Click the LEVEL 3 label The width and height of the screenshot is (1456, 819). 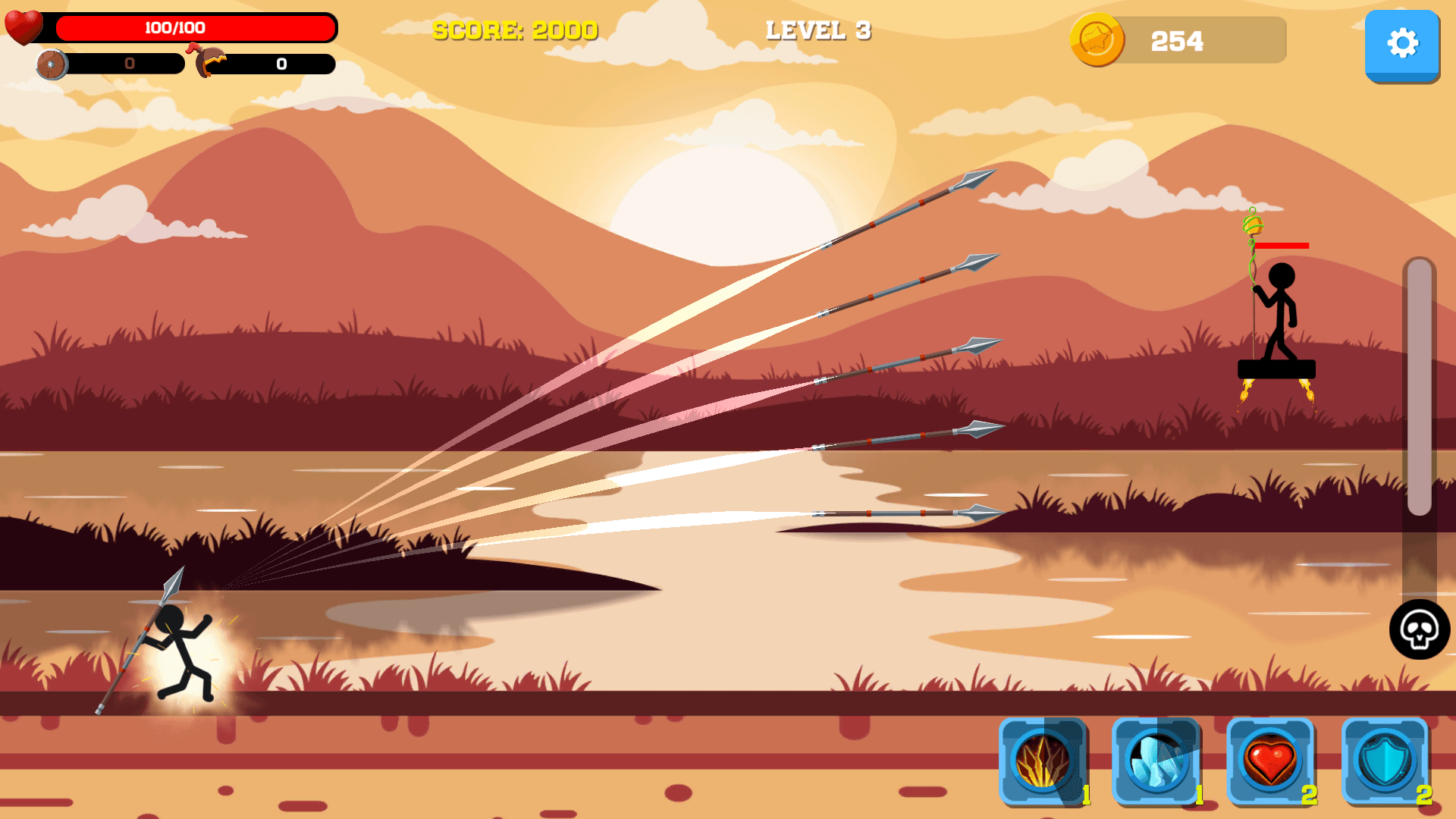coord(818,32)
